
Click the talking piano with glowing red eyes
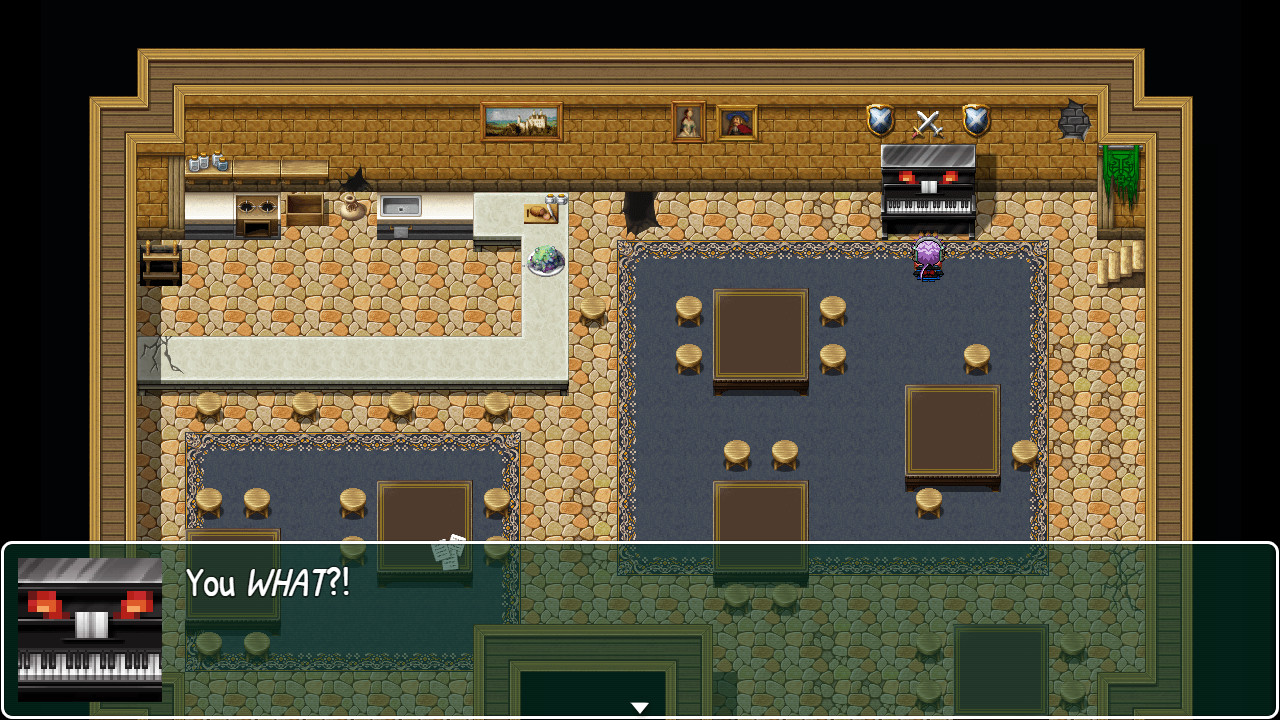tap(928, 190)
